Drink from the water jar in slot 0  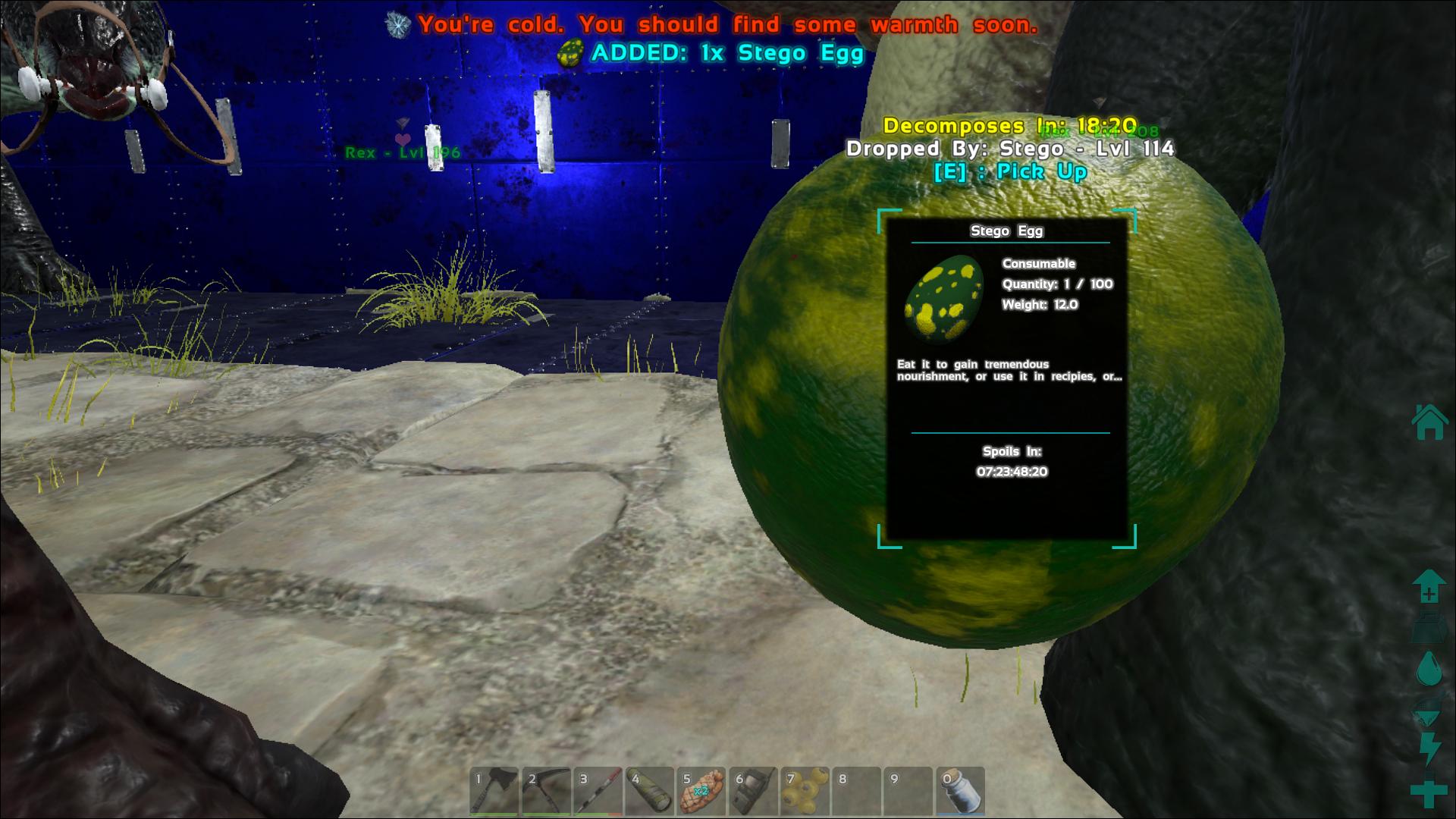tap(960, 792)
